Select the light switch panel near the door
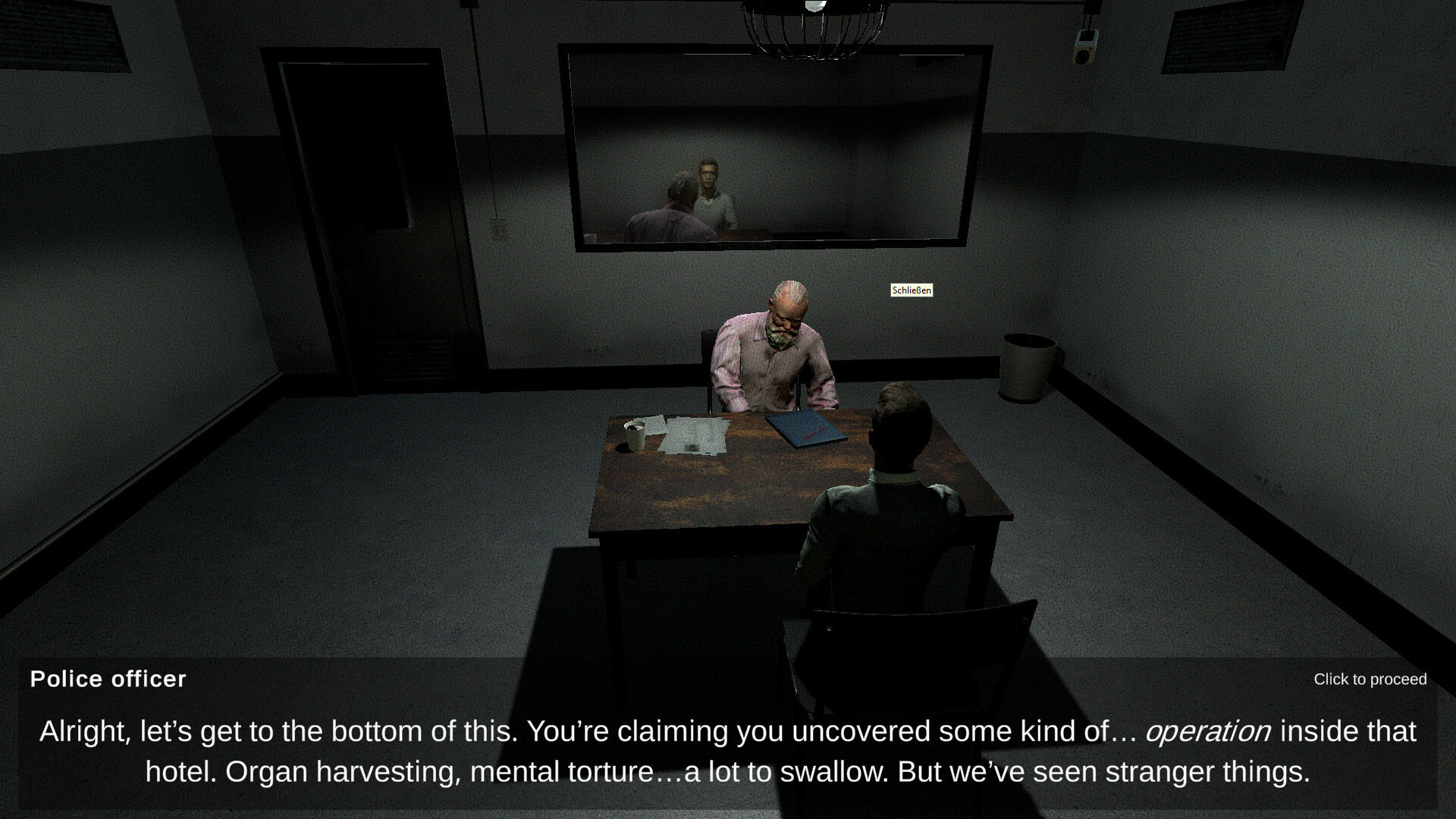Image resolution: width=1456 pixels, height=819 pixels. click(x=497, y=225)
